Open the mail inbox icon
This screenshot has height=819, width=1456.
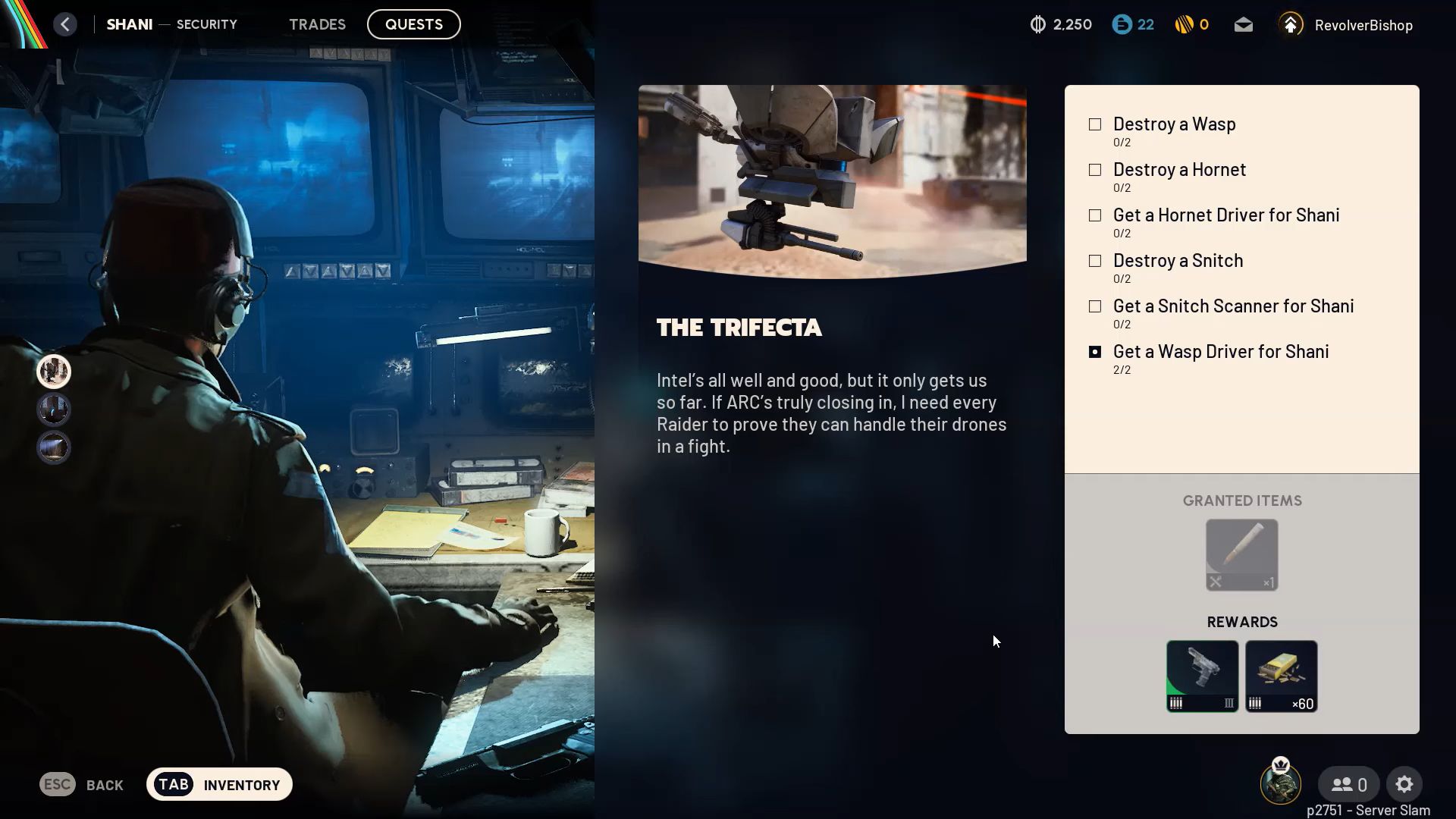pyautogui.click(x=1243, y=24)
